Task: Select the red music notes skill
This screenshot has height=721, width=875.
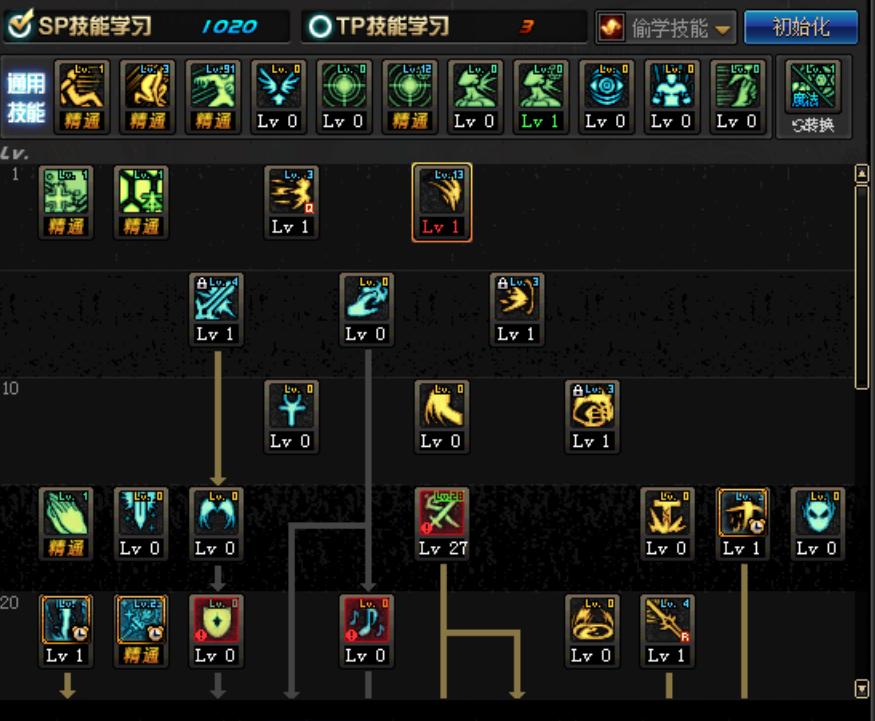Action: click(x=366, y=622)
